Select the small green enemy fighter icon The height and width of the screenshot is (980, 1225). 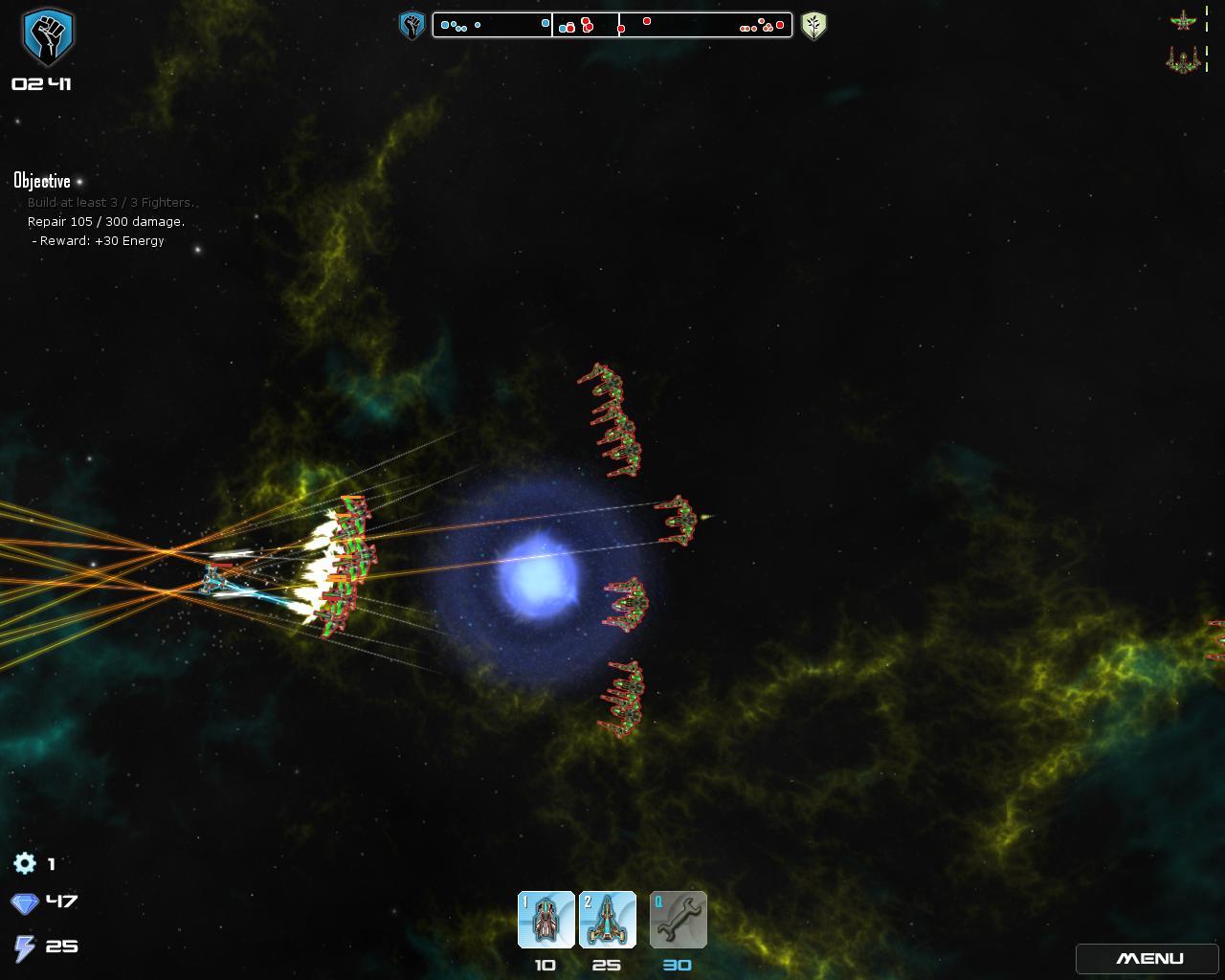coord(1184,20)
